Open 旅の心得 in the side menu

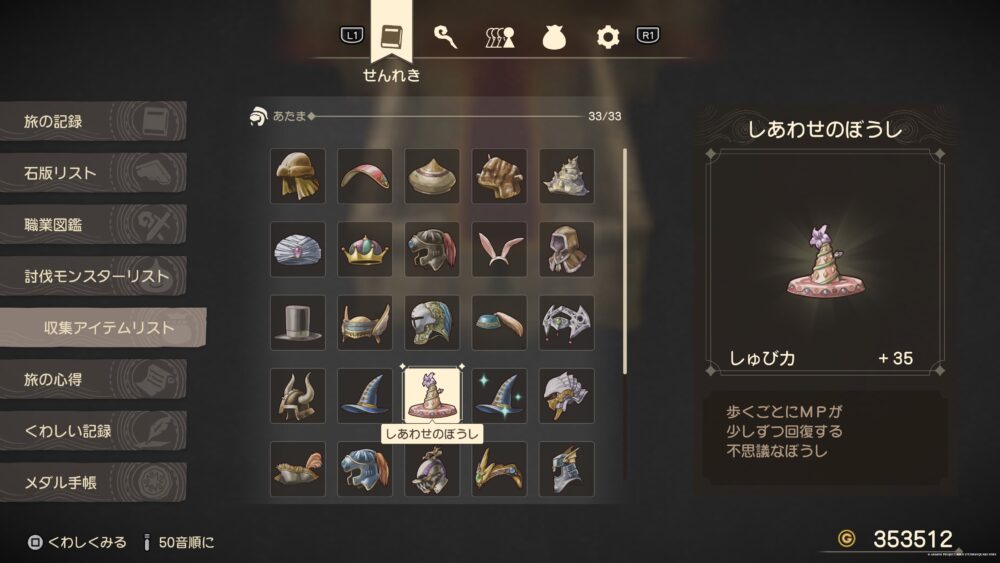pos(93,380)
